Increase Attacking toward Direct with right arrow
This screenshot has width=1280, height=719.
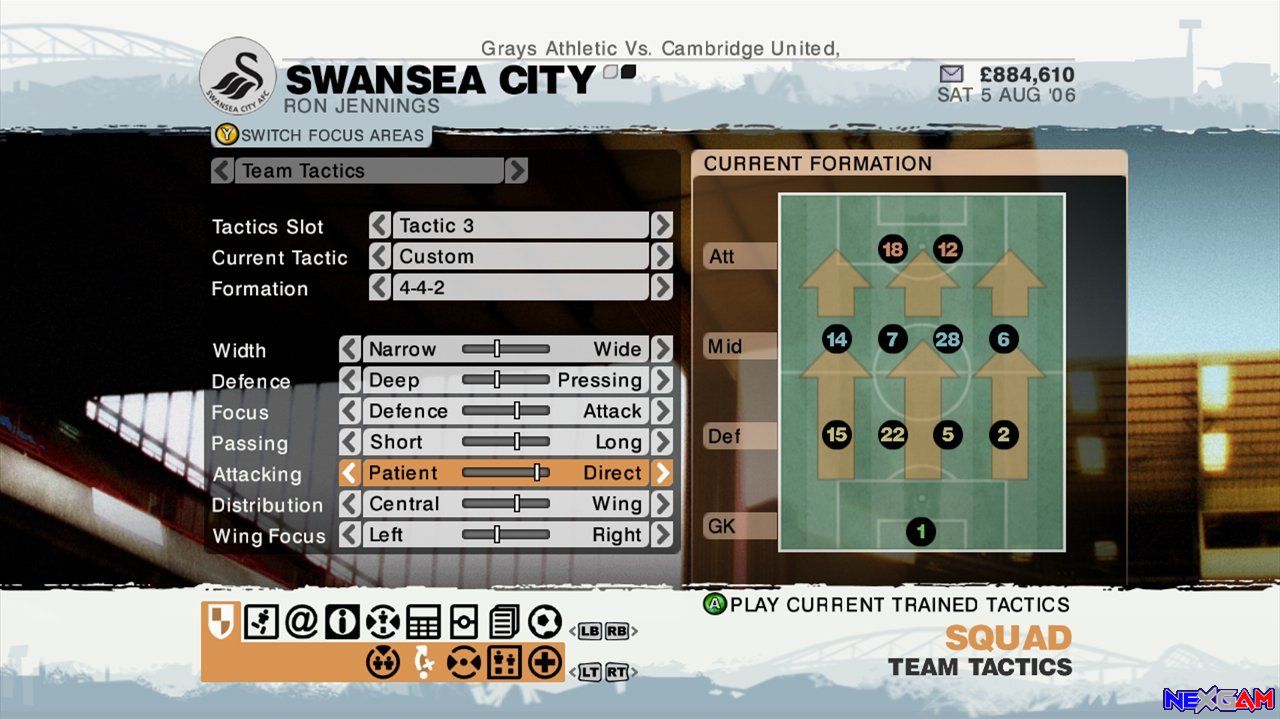pyautogui.click(x=662, y=473)
